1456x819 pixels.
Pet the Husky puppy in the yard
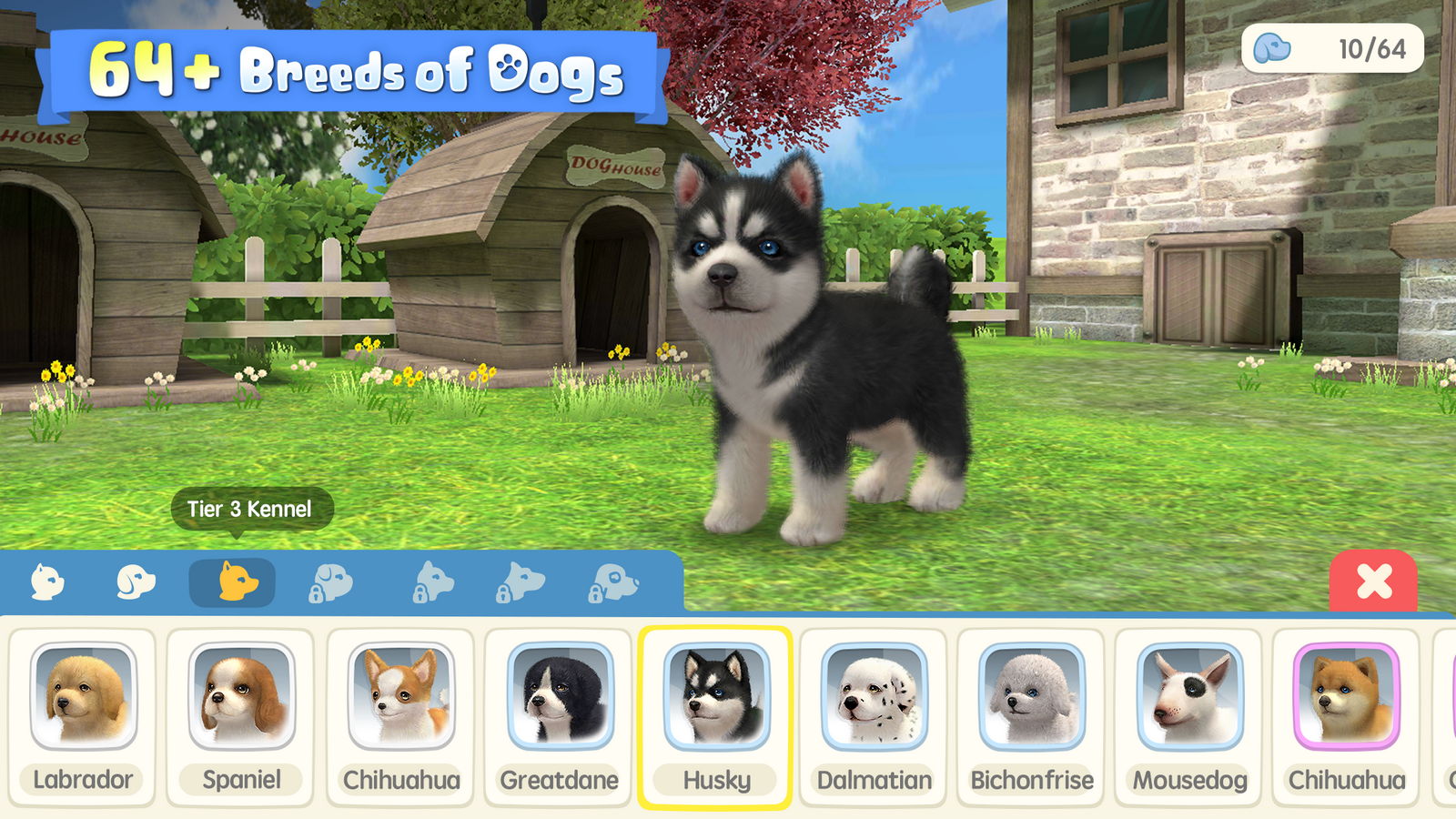(x=801, y=346)
